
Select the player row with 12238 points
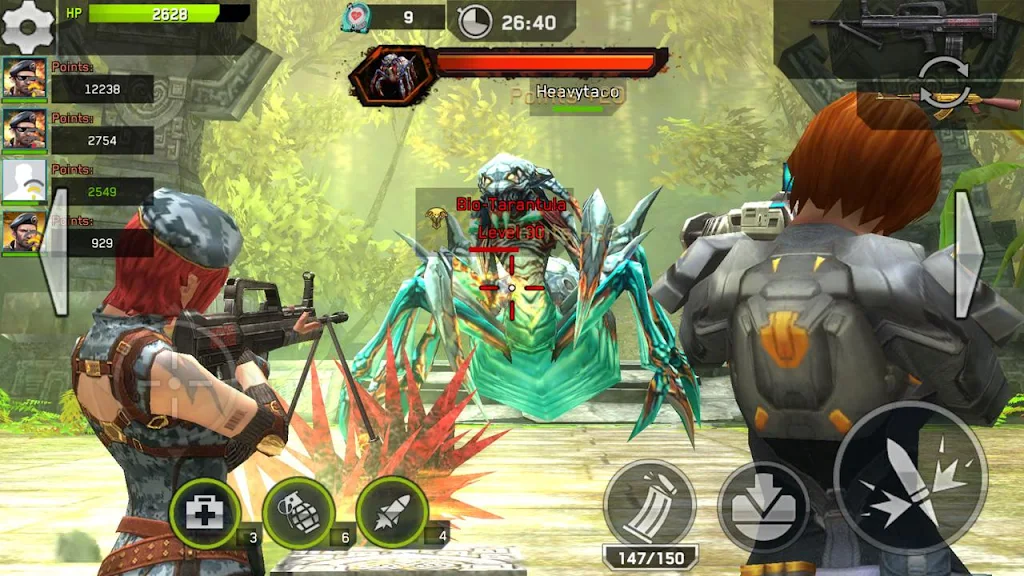[78, 81]
